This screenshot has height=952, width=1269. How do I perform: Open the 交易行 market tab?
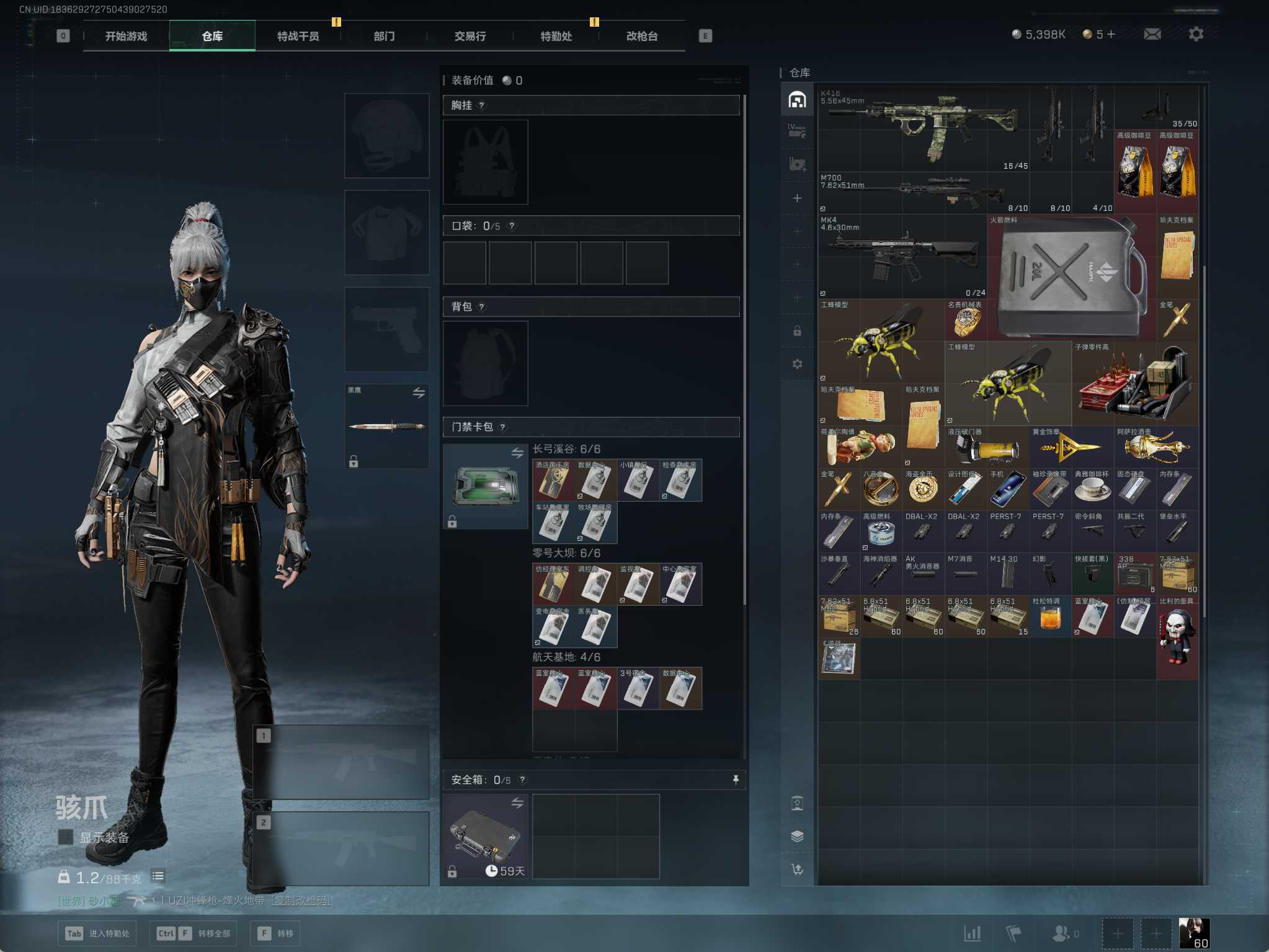470,36
